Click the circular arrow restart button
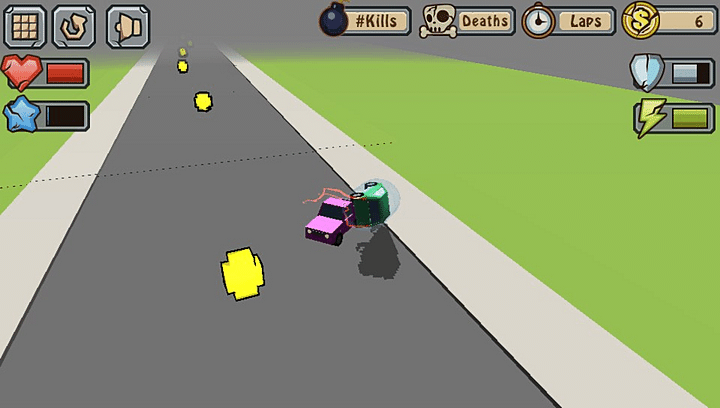This screenshot has height=408, width=720. (74, 26)
